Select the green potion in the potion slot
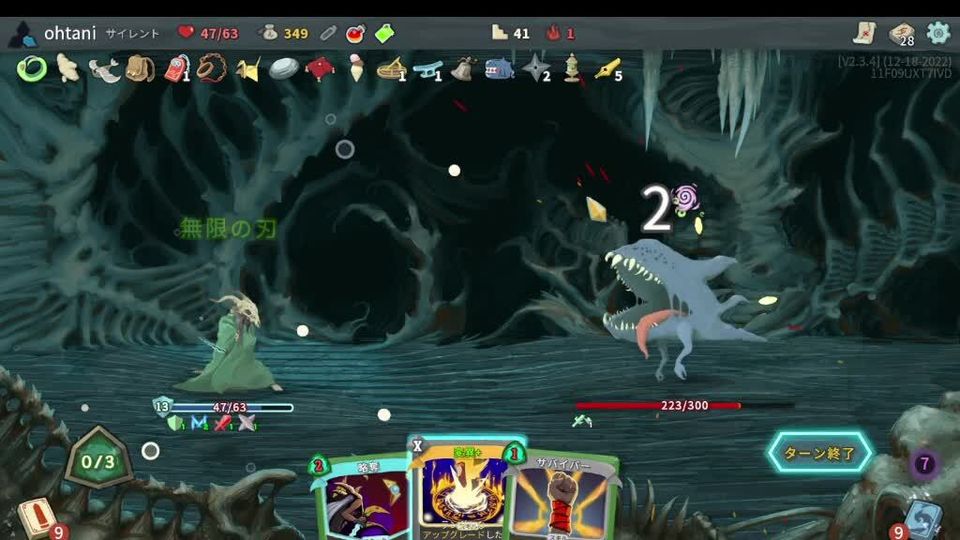Screen dimensions: 960x540 385,33
